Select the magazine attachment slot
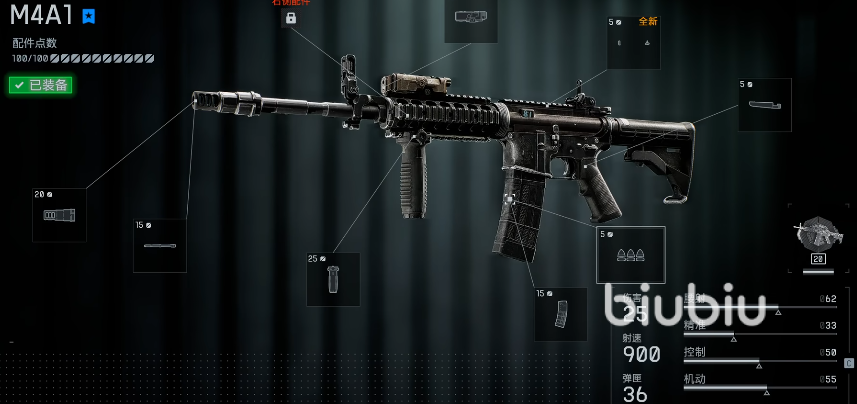This screenshot has height=404, width=857. tap(560, 314)
